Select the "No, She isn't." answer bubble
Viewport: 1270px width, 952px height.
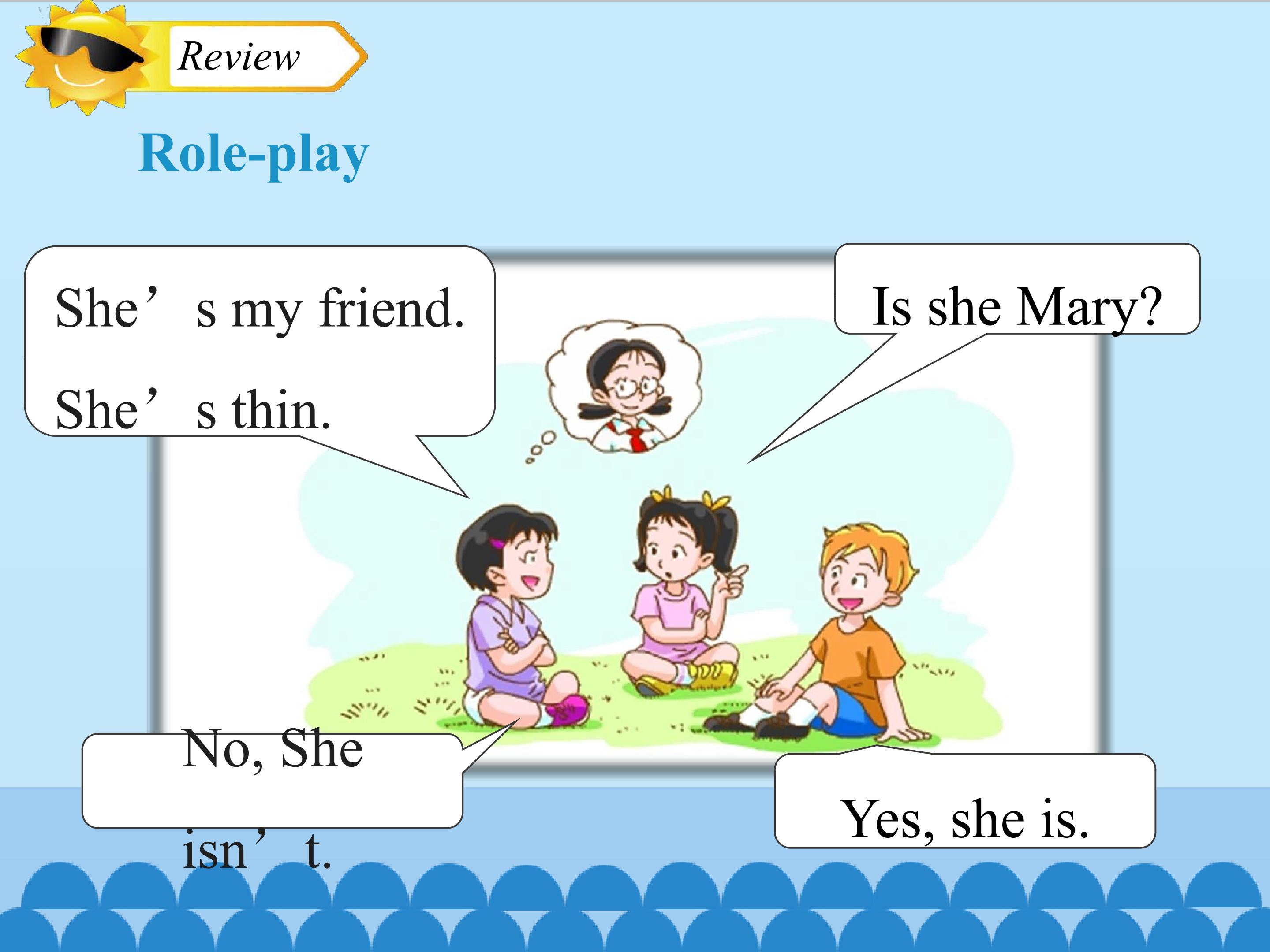(272, 781)
